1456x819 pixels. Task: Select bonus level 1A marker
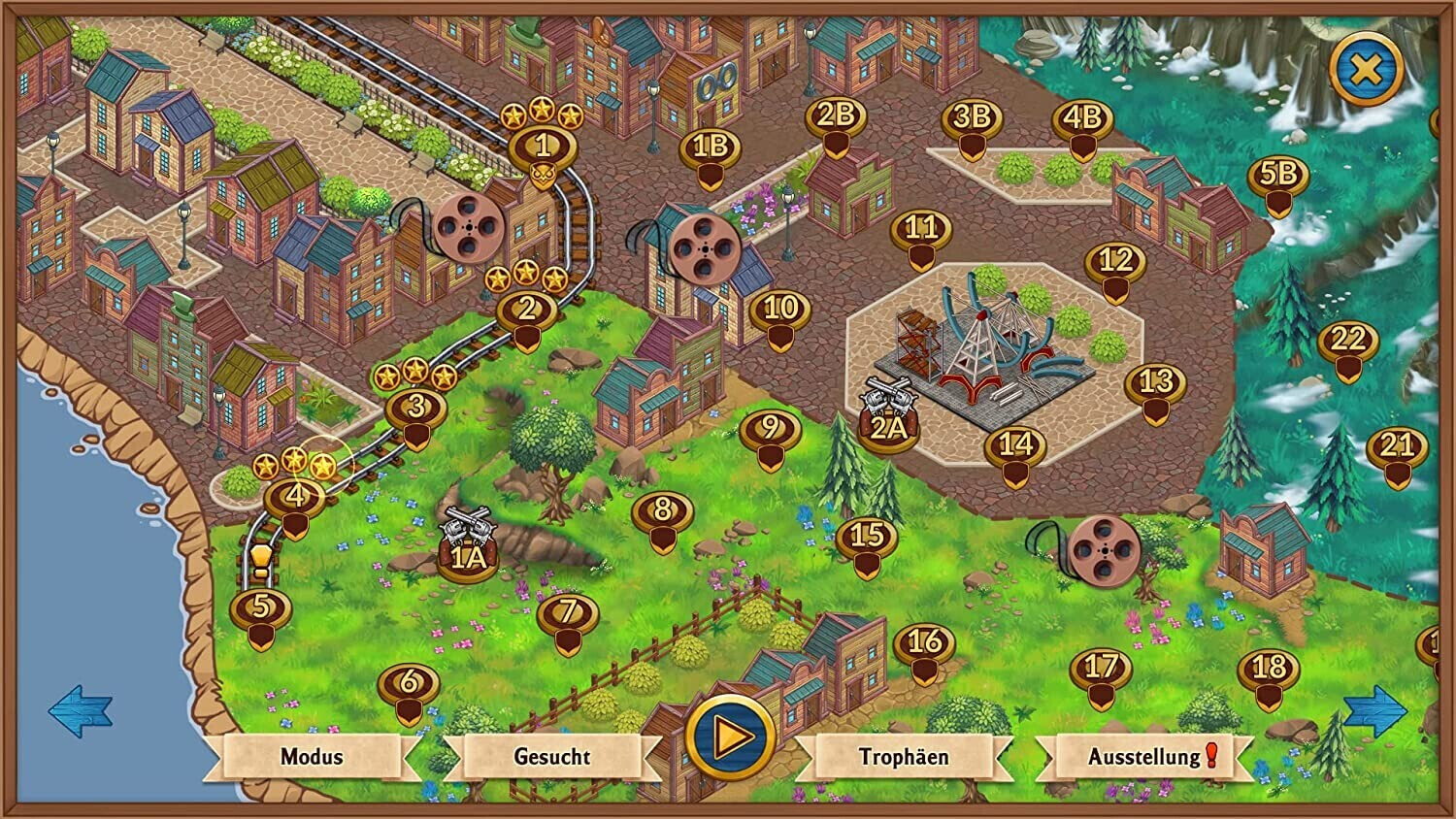coord(468,555)
